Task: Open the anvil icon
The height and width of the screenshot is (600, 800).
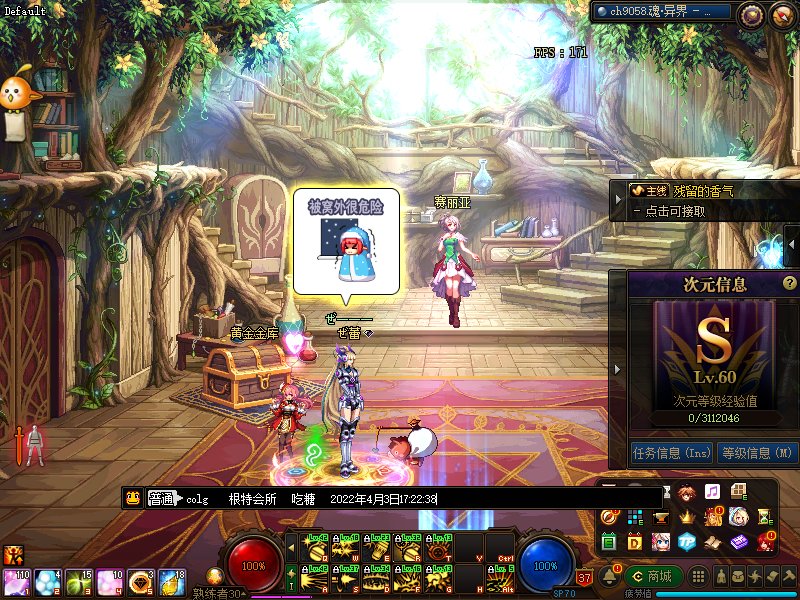Action: coord(661,517)
